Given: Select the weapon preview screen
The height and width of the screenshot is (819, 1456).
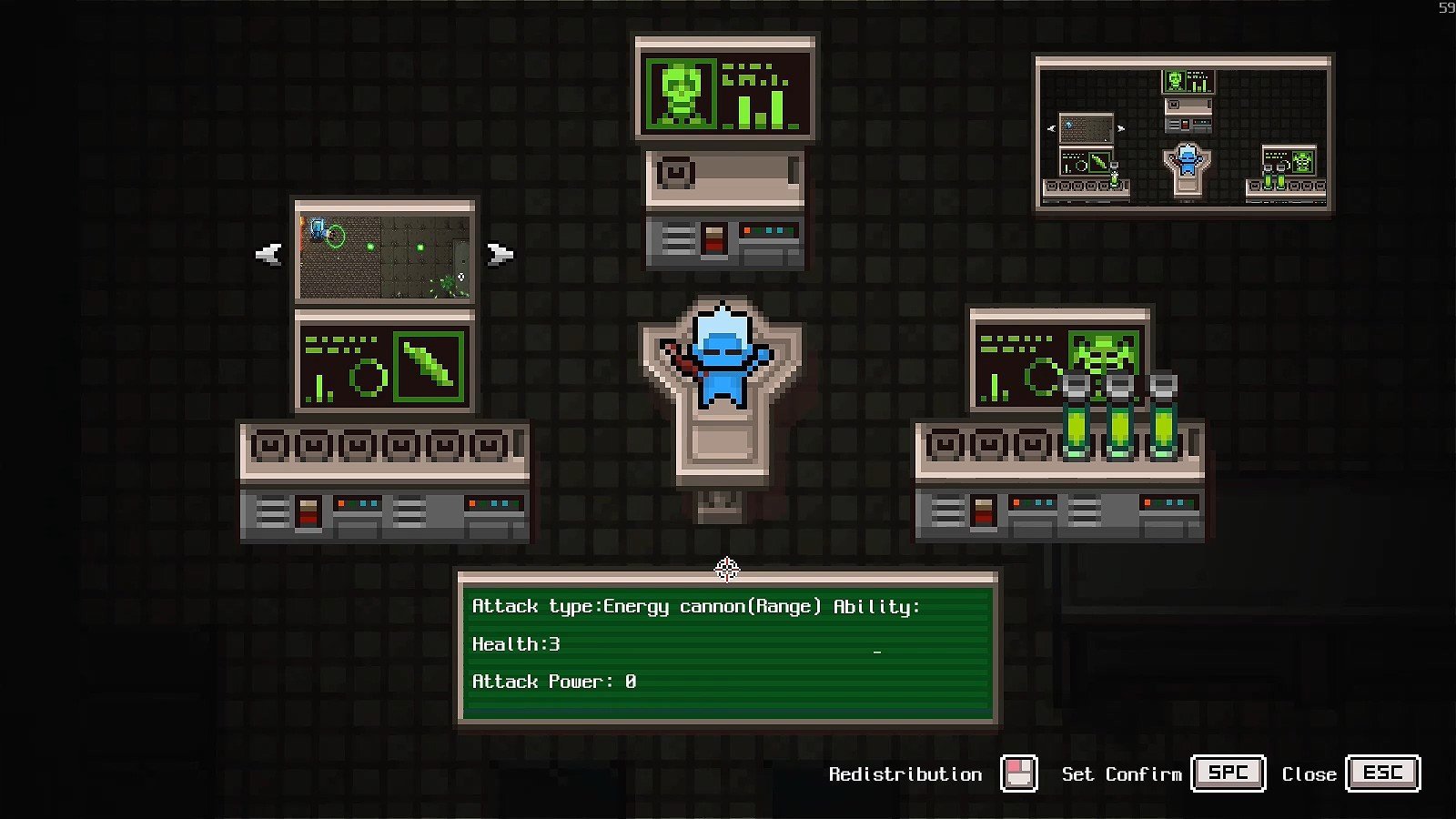Looking at the screenshot, I should pos(385,253).
